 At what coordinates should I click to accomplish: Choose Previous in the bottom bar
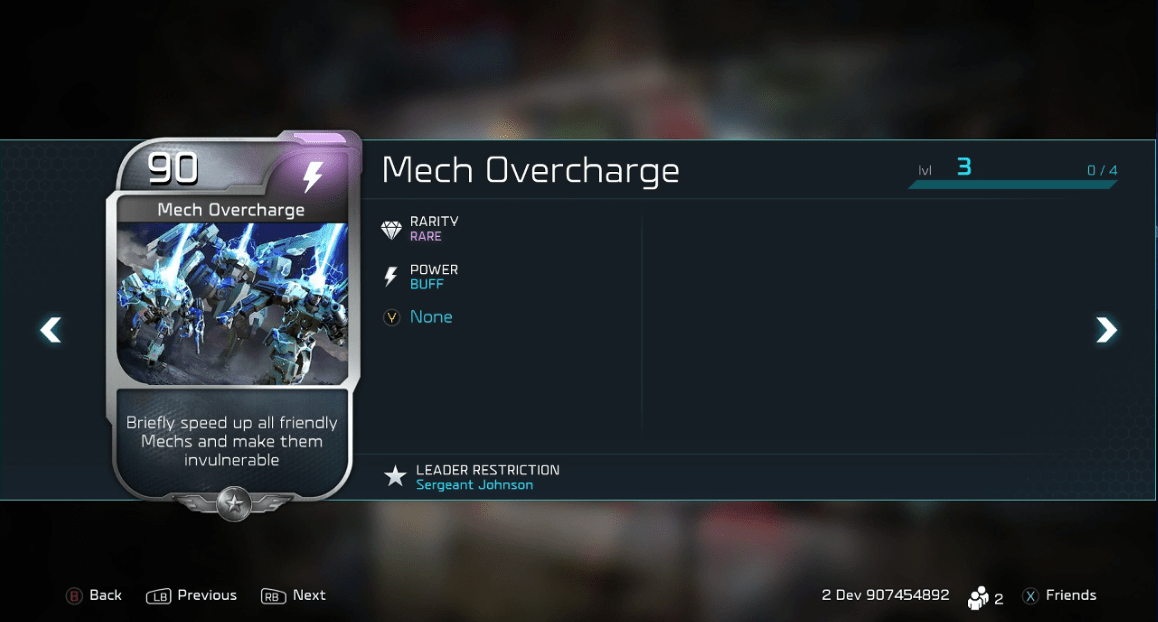point(192,596)
